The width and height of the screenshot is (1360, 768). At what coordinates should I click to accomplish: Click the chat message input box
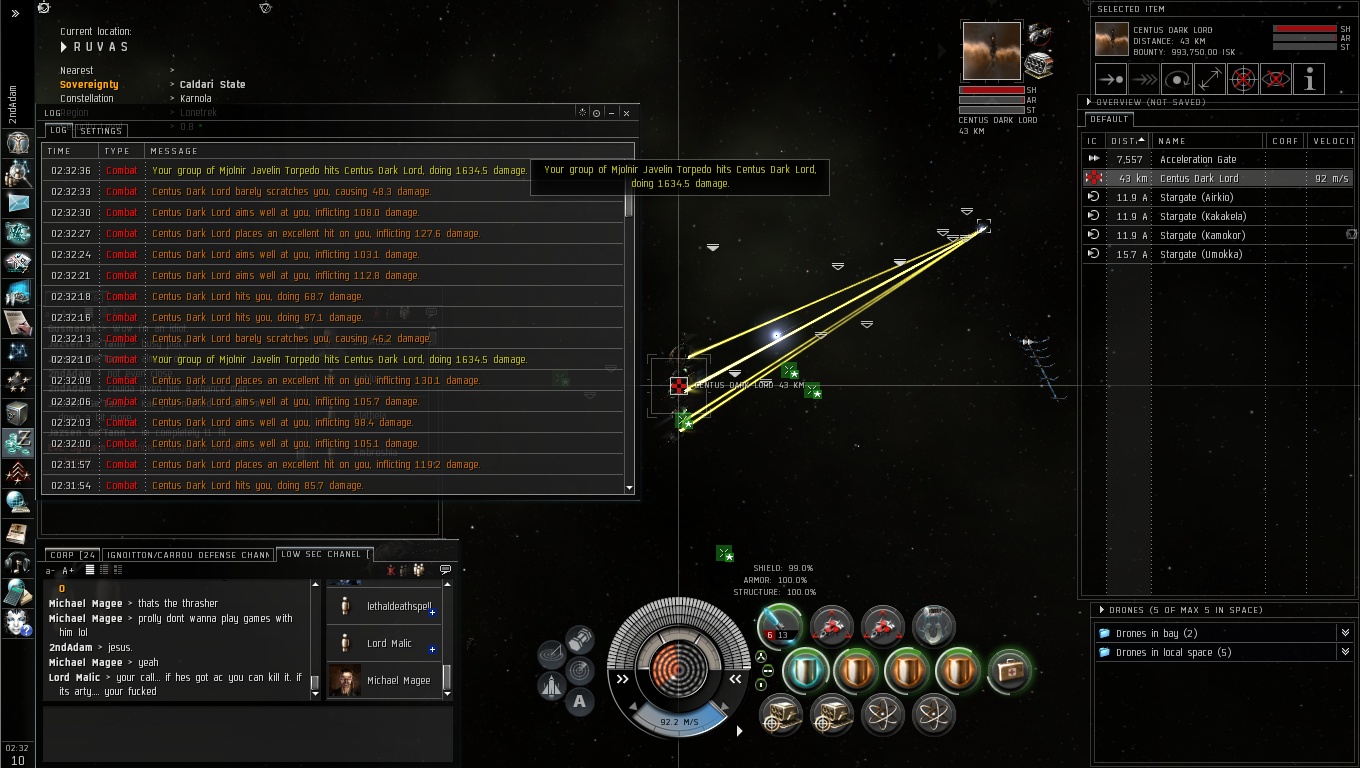click(247, 732)
